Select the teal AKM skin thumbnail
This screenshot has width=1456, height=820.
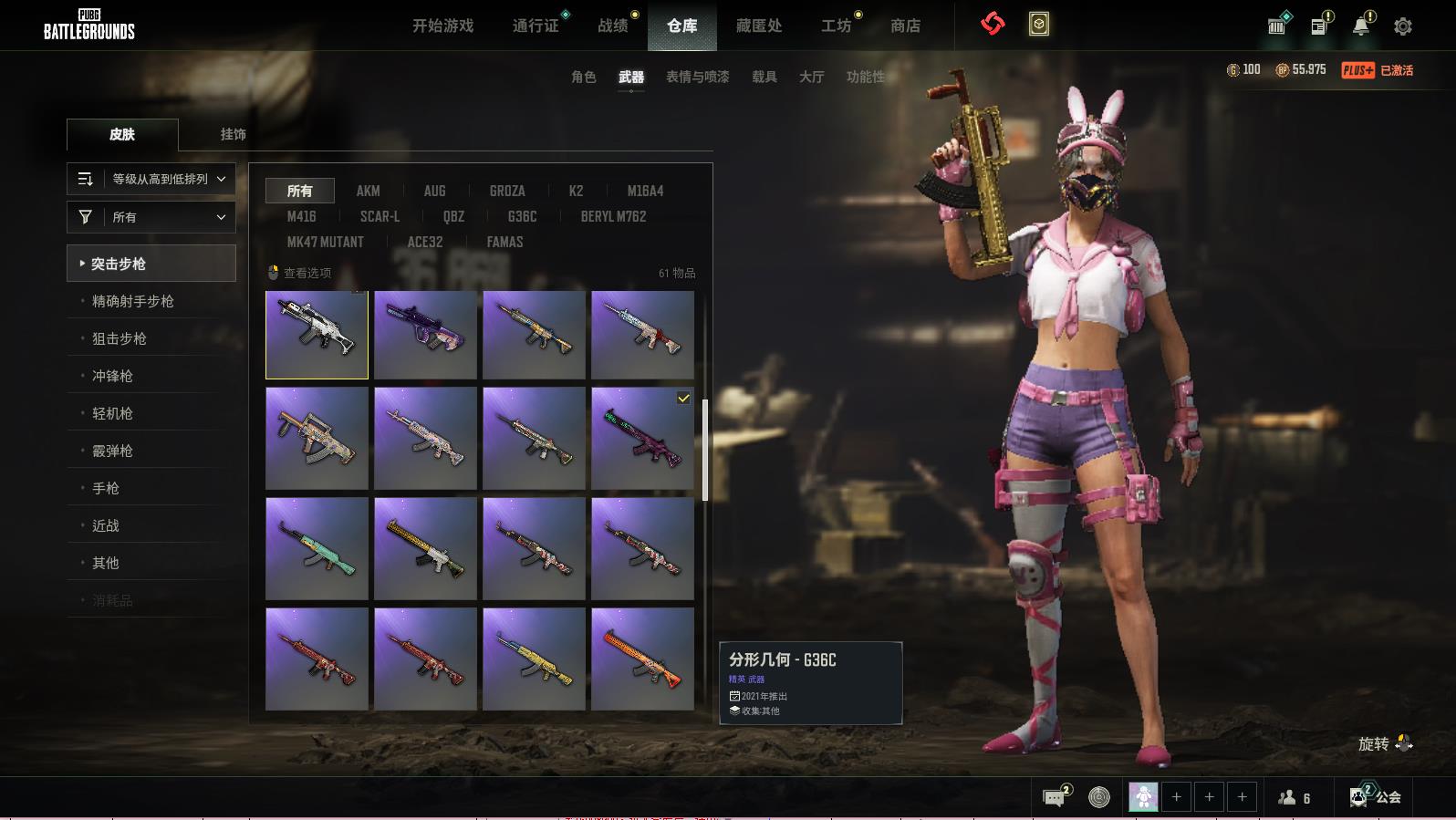317,548
